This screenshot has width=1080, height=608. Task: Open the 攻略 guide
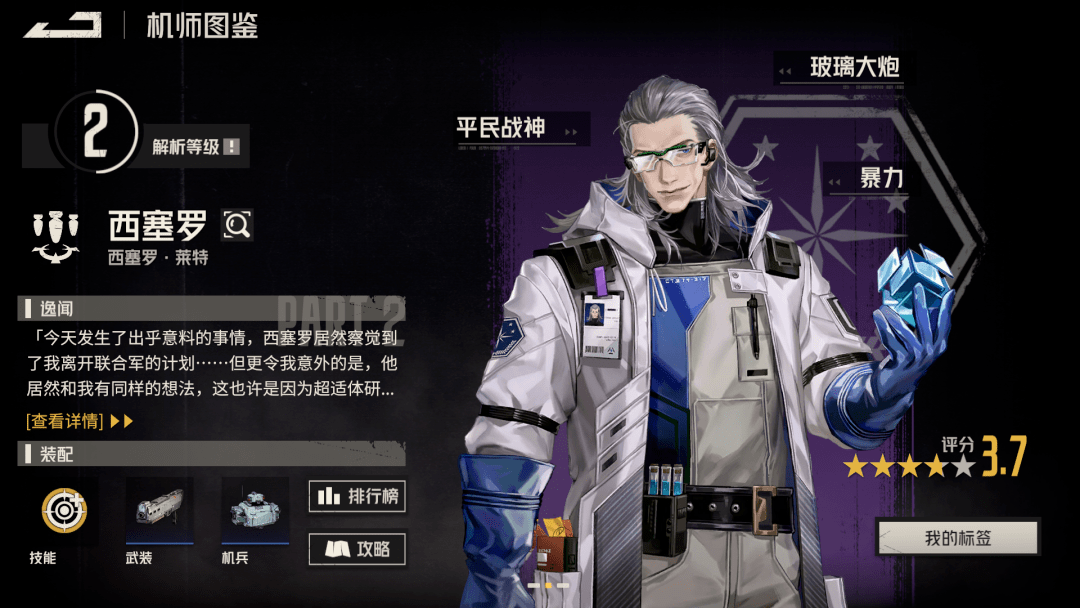coord(357,548)
